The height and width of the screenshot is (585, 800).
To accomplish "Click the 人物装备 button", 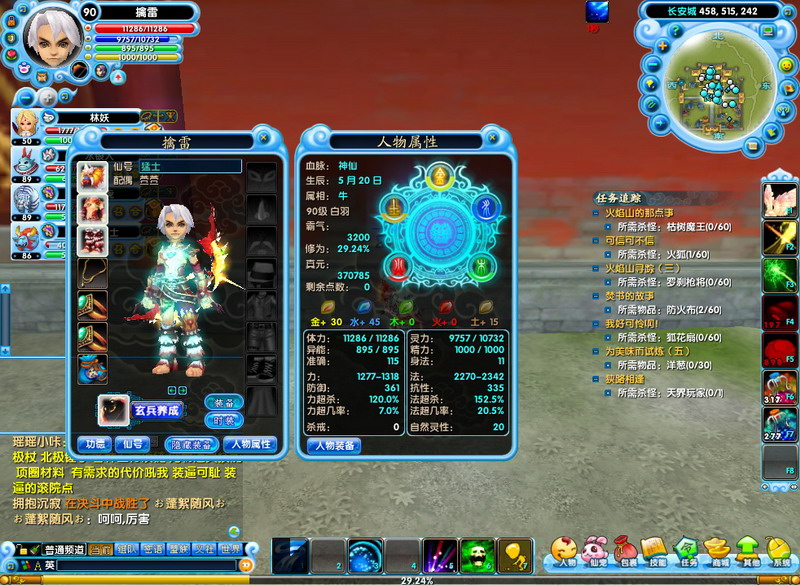I will coord(333,446).
